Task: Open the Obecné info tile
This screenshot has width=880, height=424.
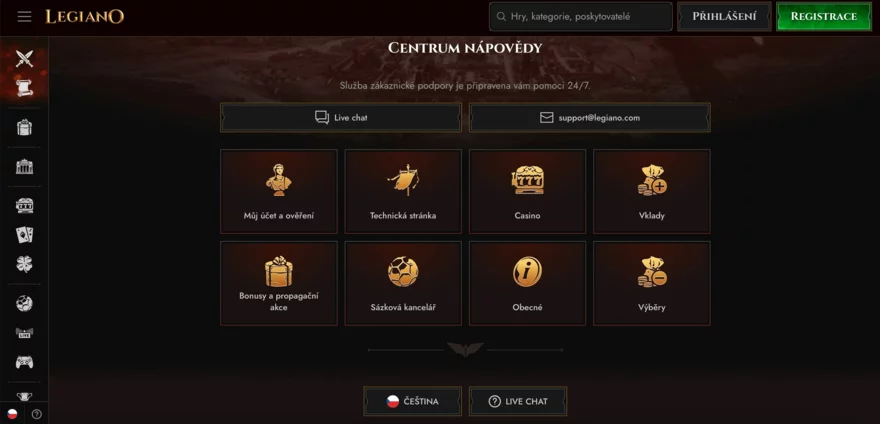Action: pos(527,283)
